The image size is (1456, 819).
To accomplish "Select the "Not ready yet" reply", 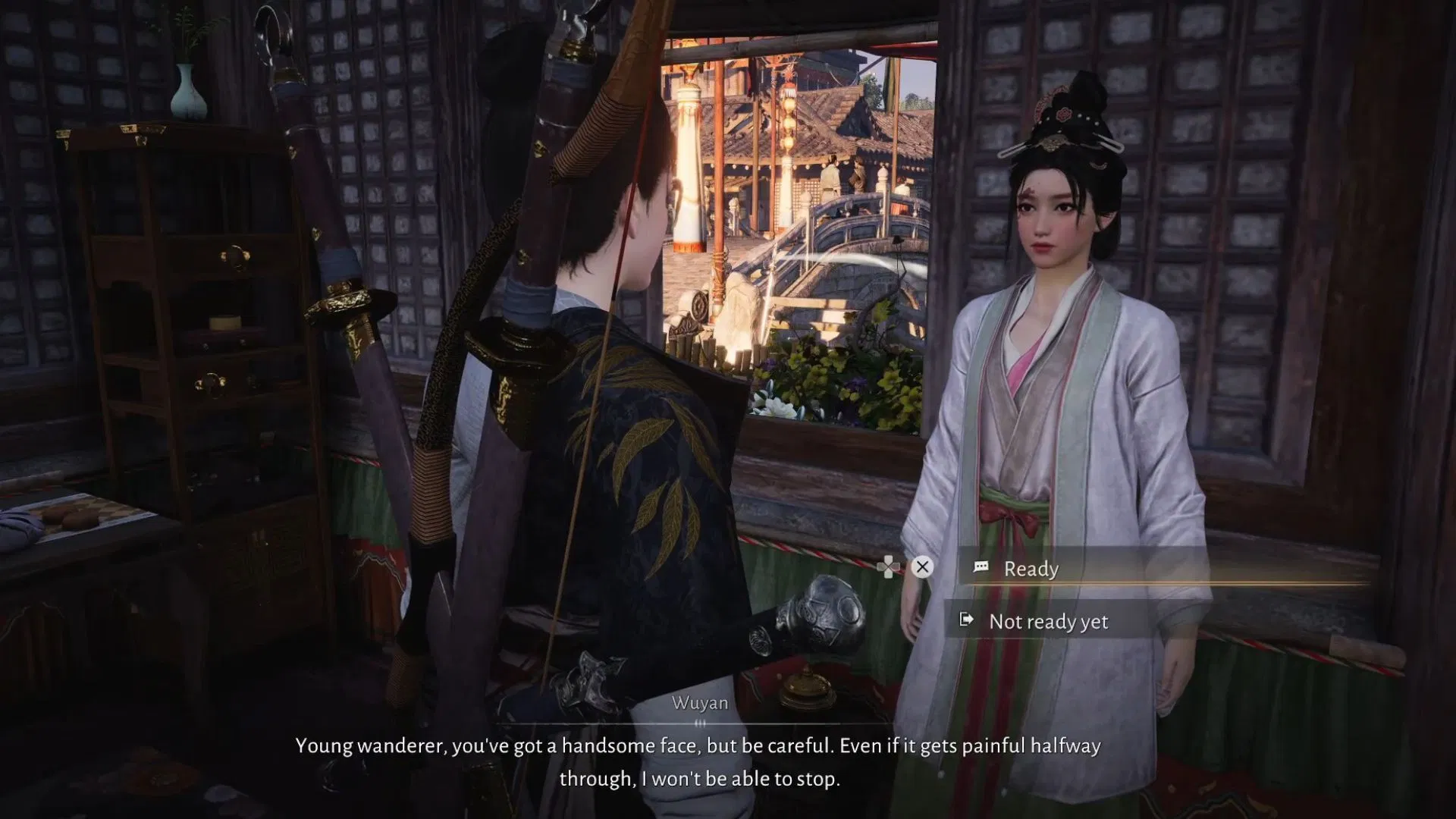I will [1048, 622].
